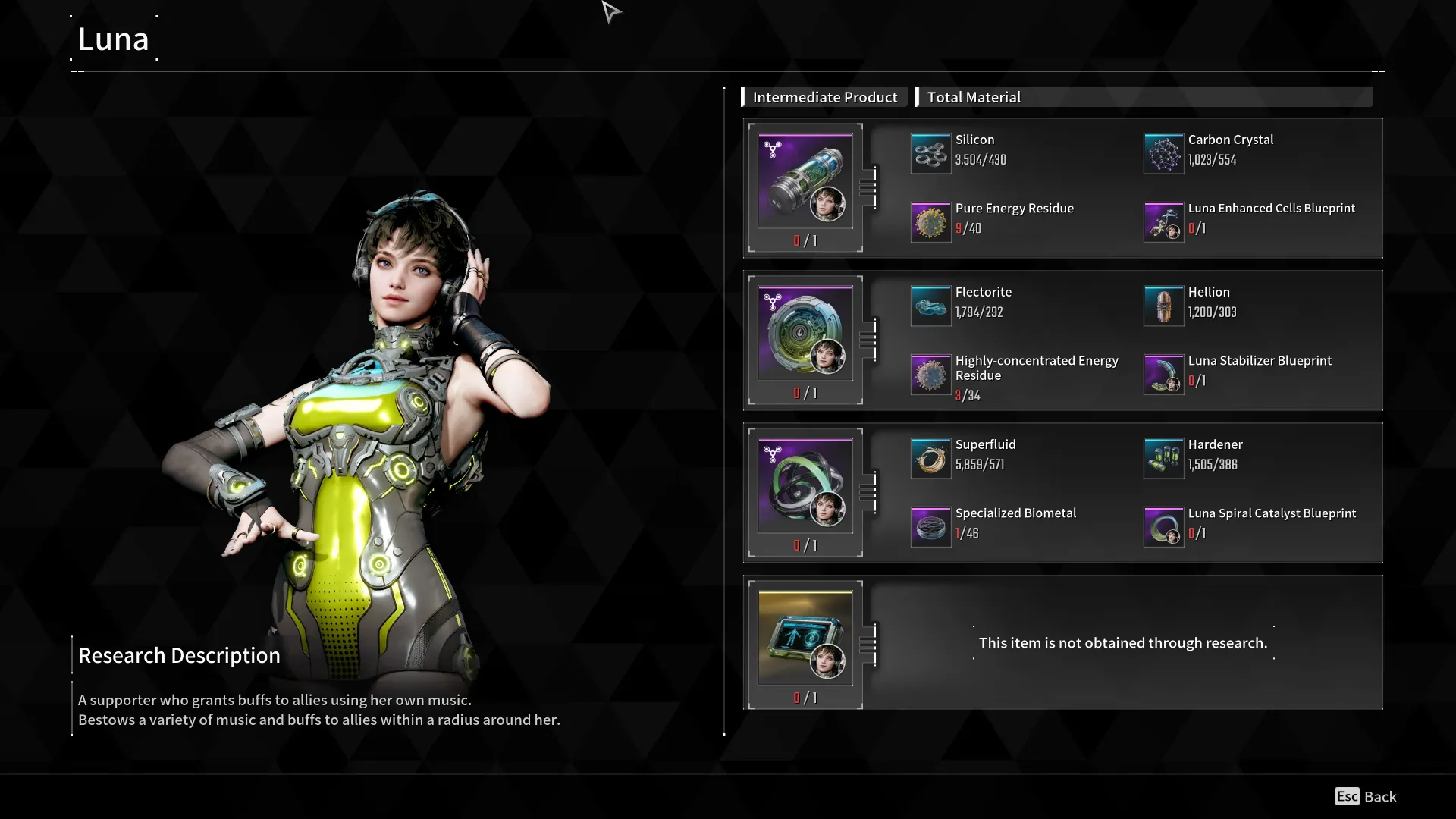Click the Carbon Crystal material icon
The image size is (1456, 819).
click(x=1163, y=153)
